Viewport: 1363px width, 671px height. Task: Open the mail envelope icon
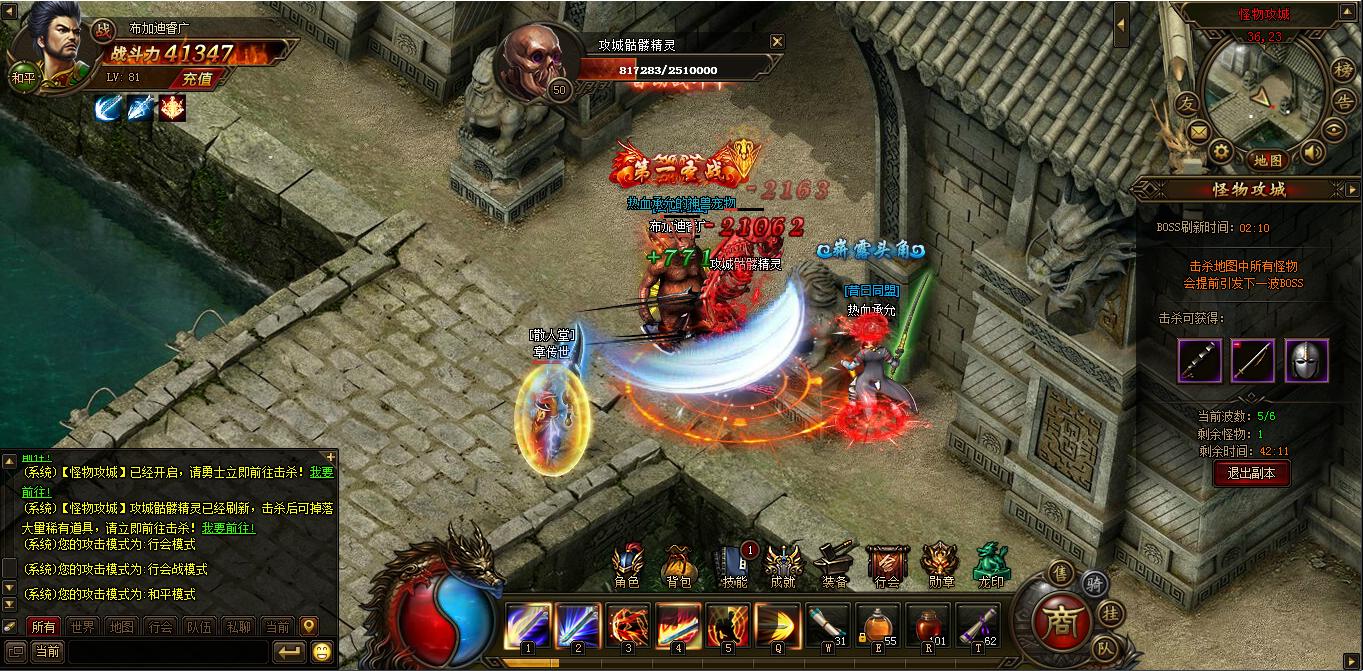coord(1197,132)
